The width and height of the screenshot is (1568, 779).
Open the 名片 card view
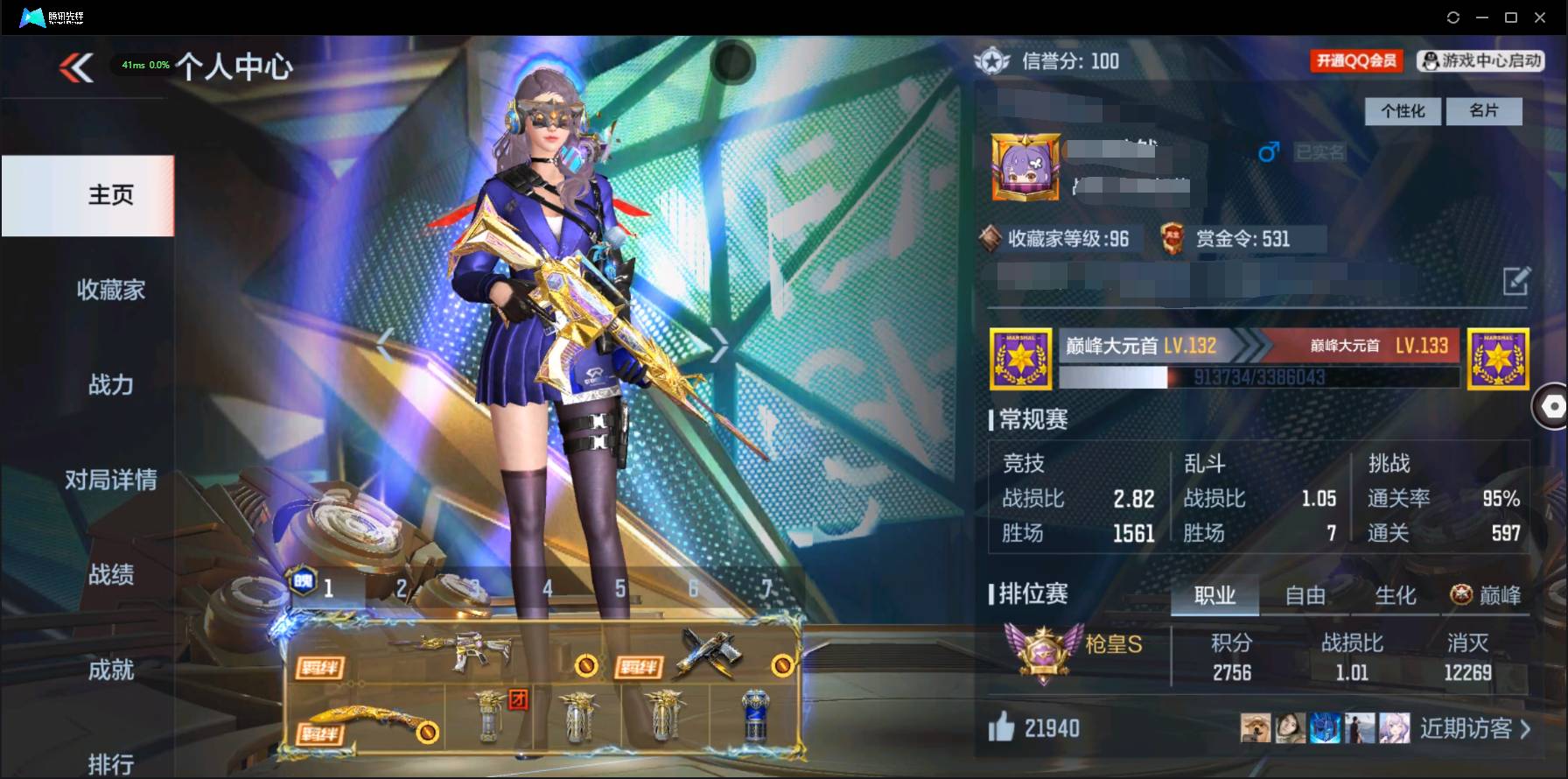[1485, 111]
